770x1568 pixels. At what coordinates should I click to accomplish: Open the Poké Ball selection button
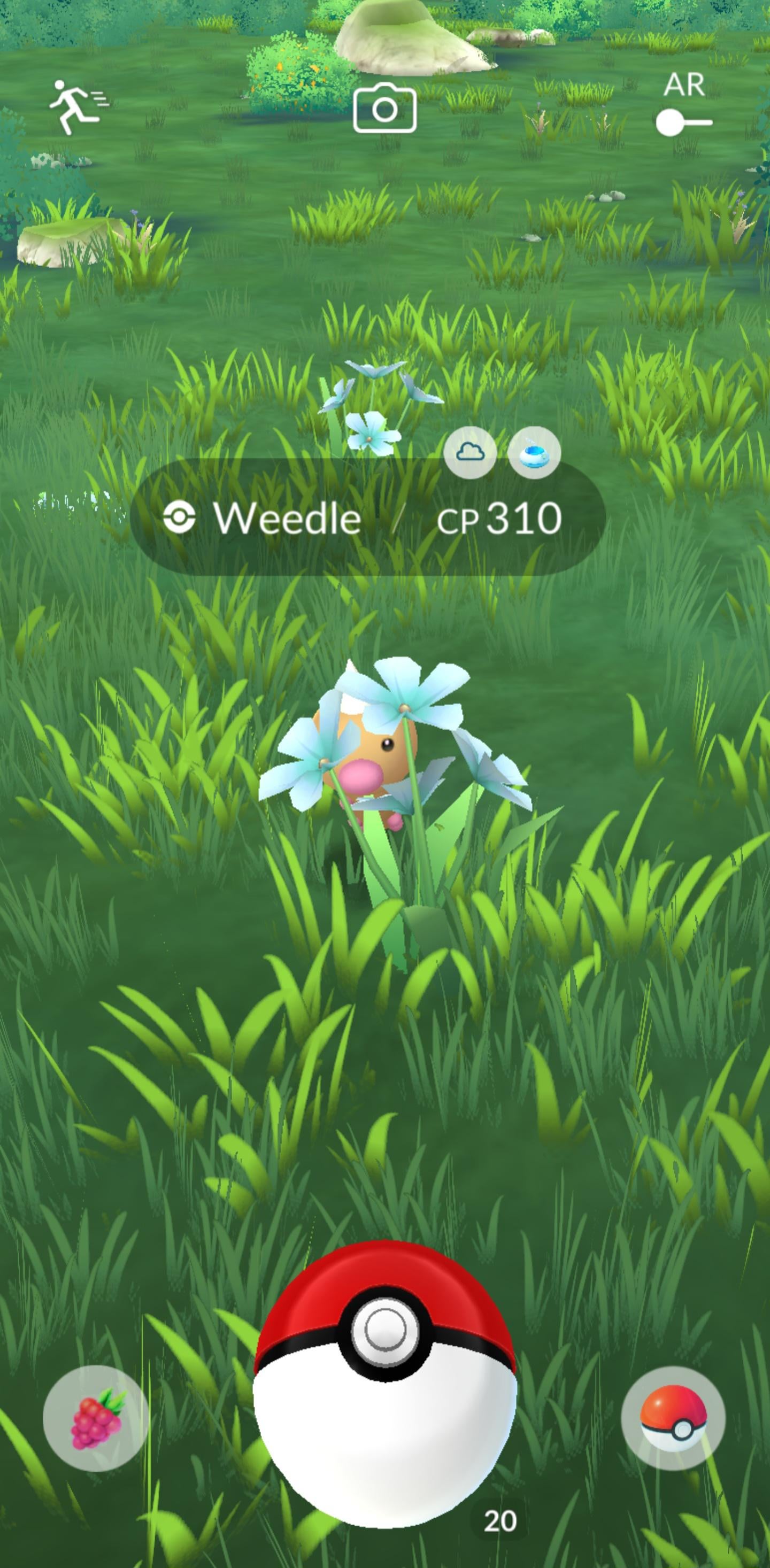(x=673, y=1418)
